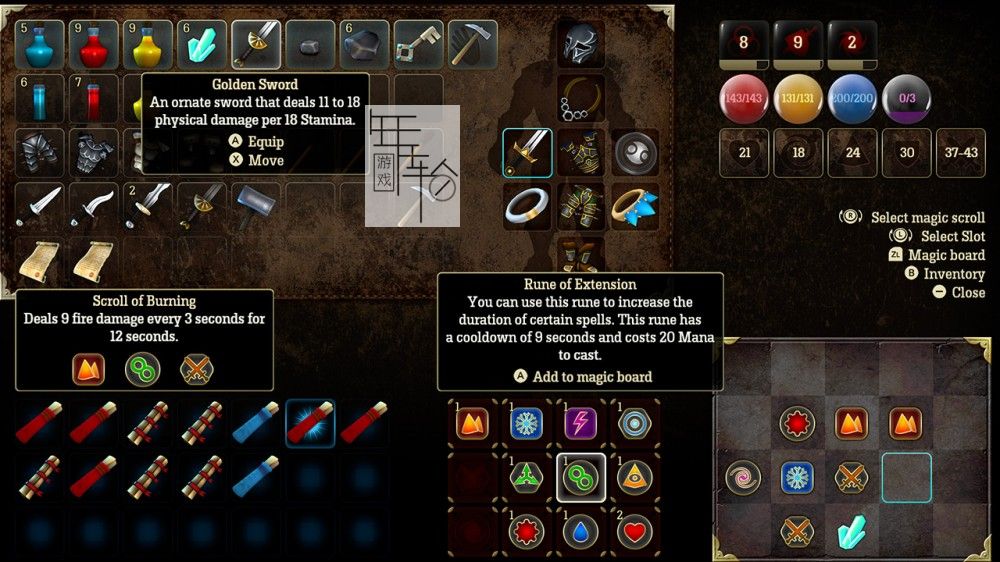
Task: Select the Golden Sword inventory slot
Action: pos(256,45)
